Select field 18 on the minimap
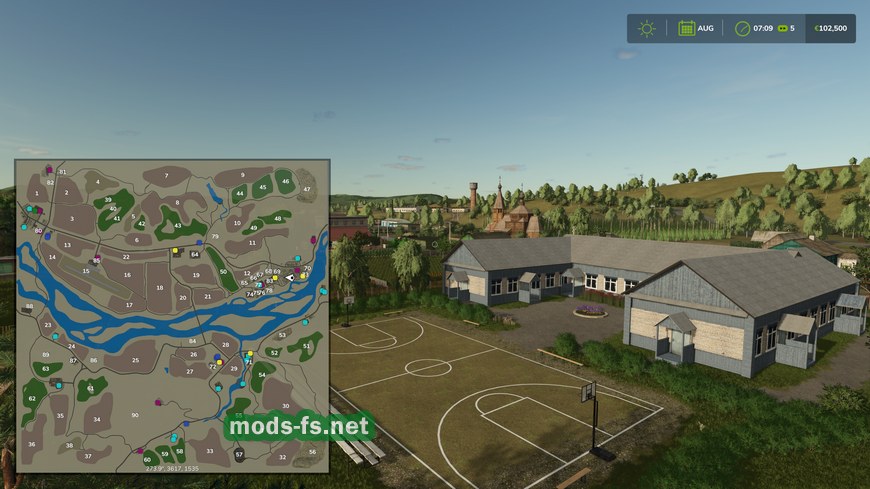This screenshot has width=870, height=489. 160,287
